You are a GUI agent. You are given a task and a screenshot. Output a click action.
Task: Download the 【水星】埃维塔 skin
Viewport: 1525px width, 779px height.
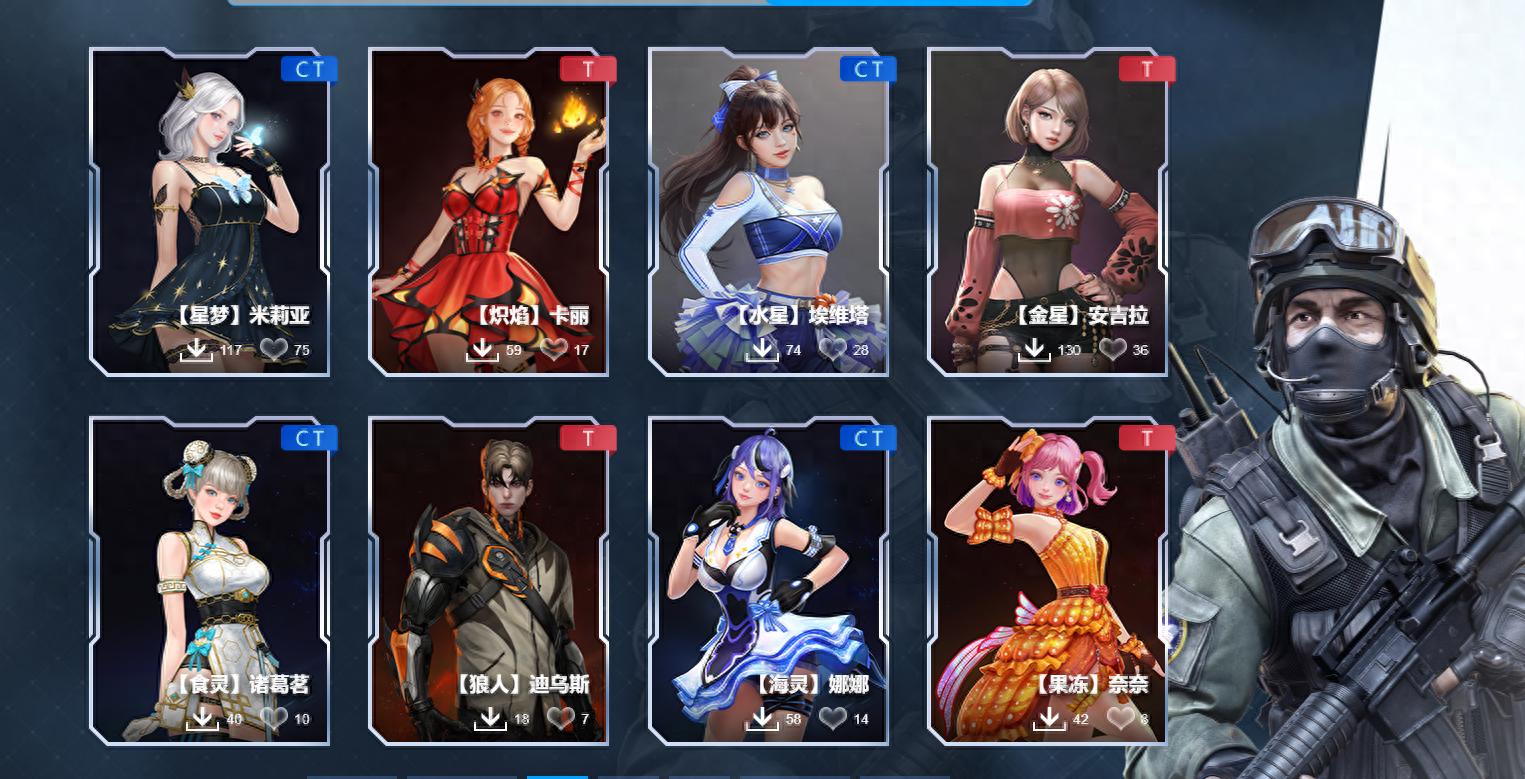point(762,350)
